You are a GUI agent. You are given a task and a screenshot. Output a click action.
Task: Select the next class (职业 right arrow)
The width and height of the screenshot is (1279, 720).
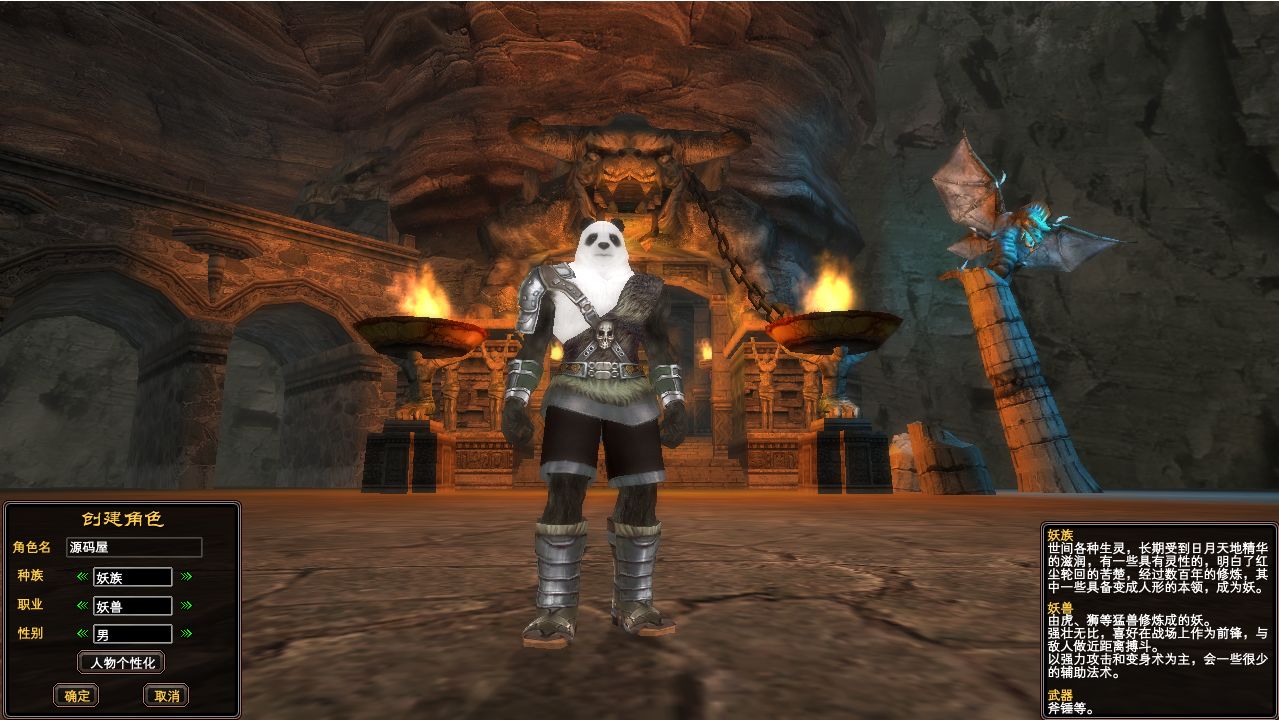186,605
